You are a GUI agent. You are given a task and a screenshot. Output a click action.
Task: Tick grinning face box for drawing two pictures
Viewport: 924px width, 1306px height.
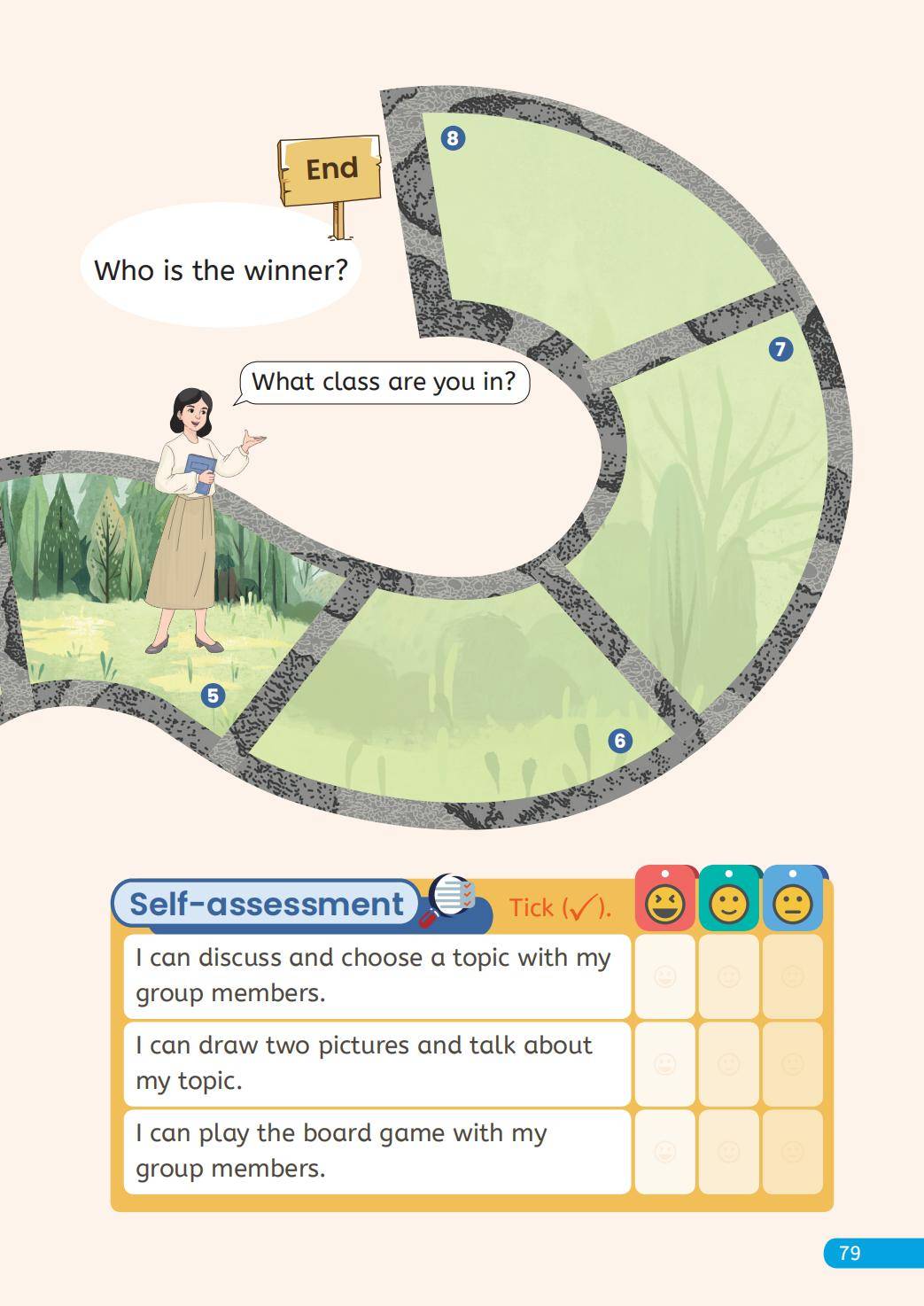pyautogui.click(x=664, y=1064)
